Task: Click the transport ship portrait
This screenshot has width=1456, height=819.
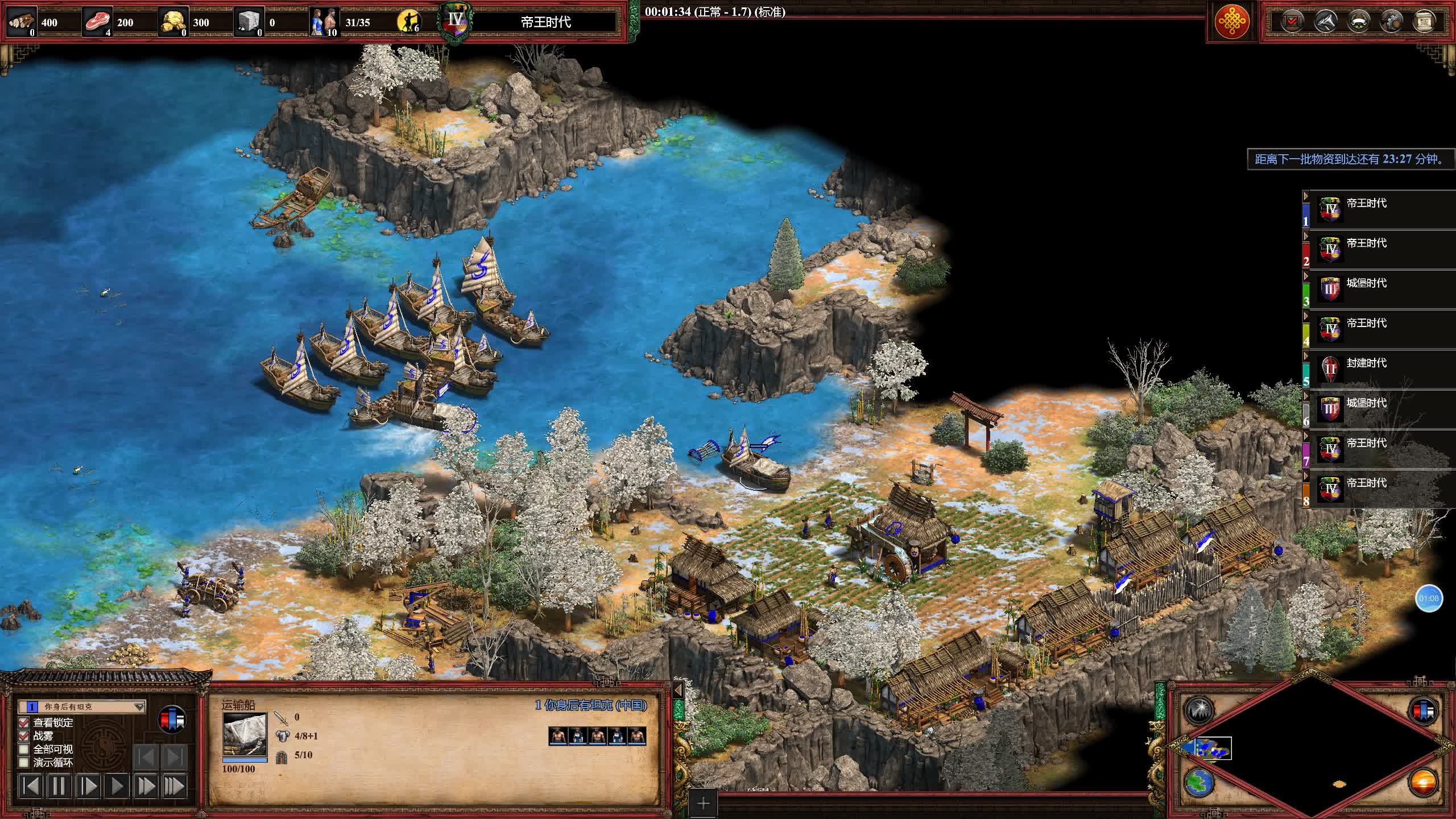Action: tap(245, 735)
